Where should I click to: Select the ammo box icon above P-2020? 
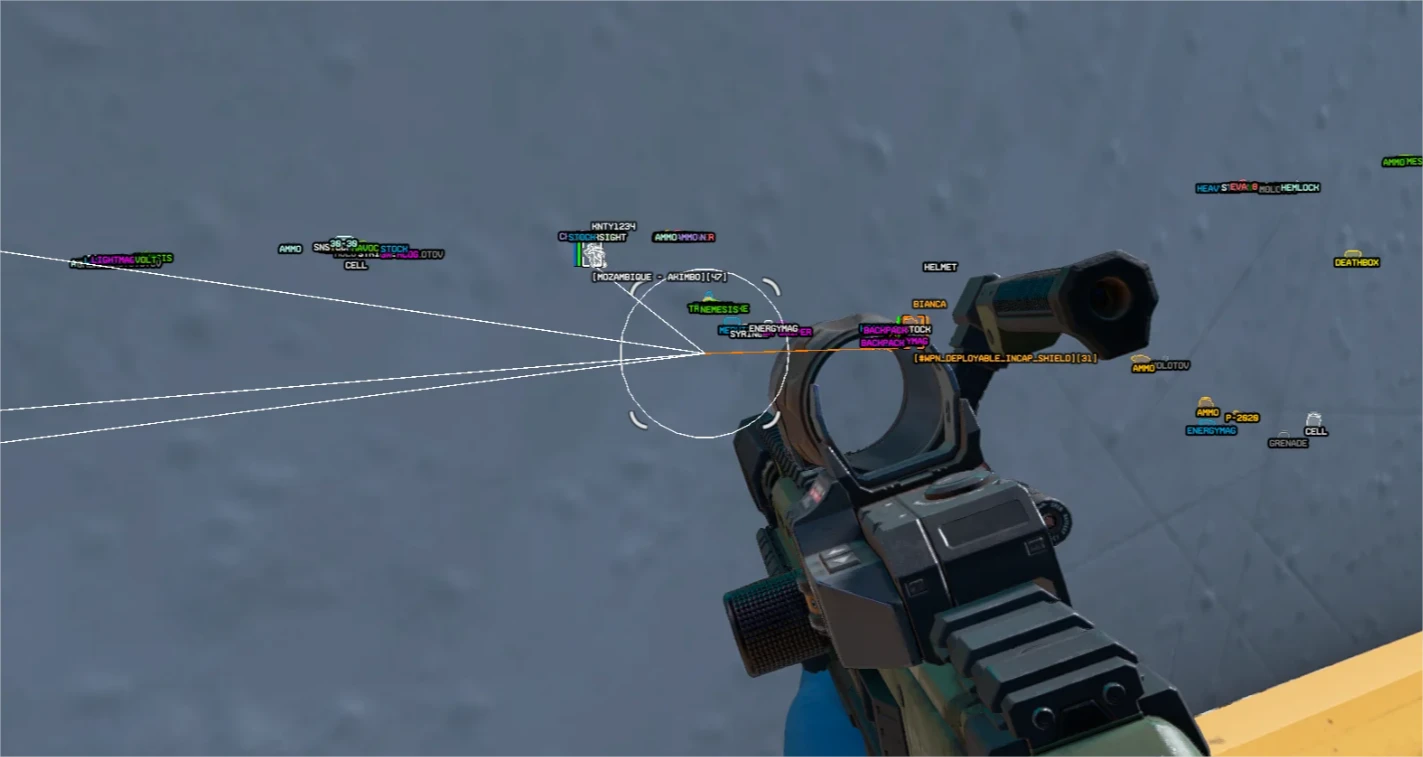point(1205,401)
